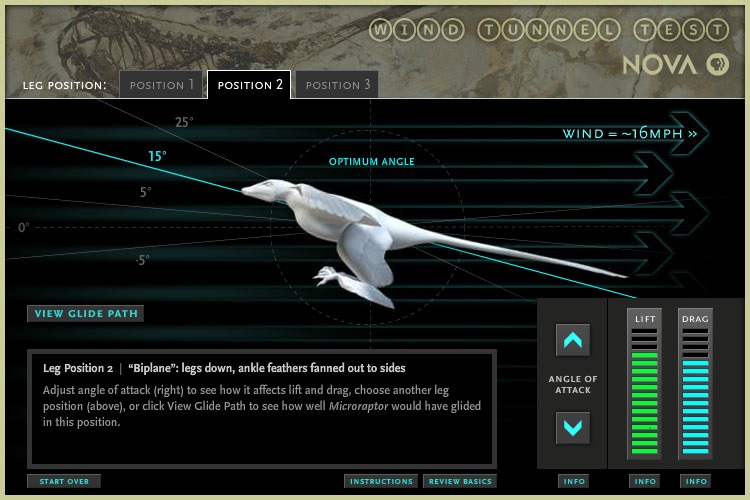Image resolution: width=750 pixels, height=500 pixels.
Task: Choose the Position 3 leg tab
Action: pos(337,85)
